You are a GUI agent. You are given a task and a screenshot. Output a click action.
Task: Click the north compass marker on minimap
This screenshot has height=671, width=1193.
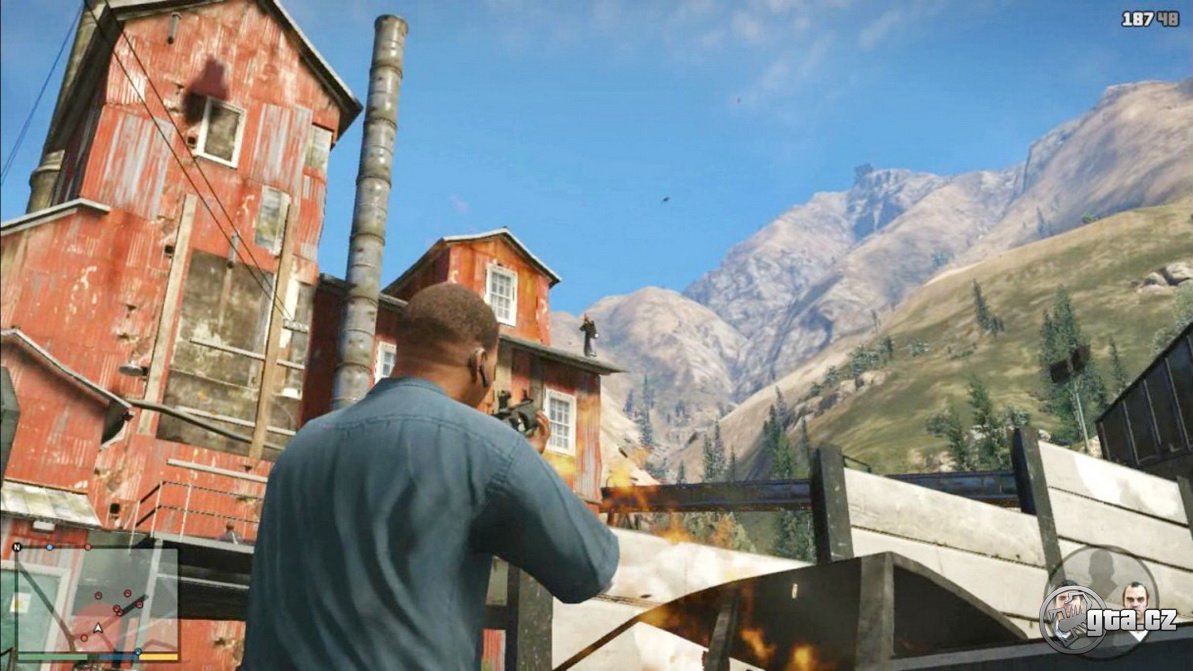coord(18,548)
